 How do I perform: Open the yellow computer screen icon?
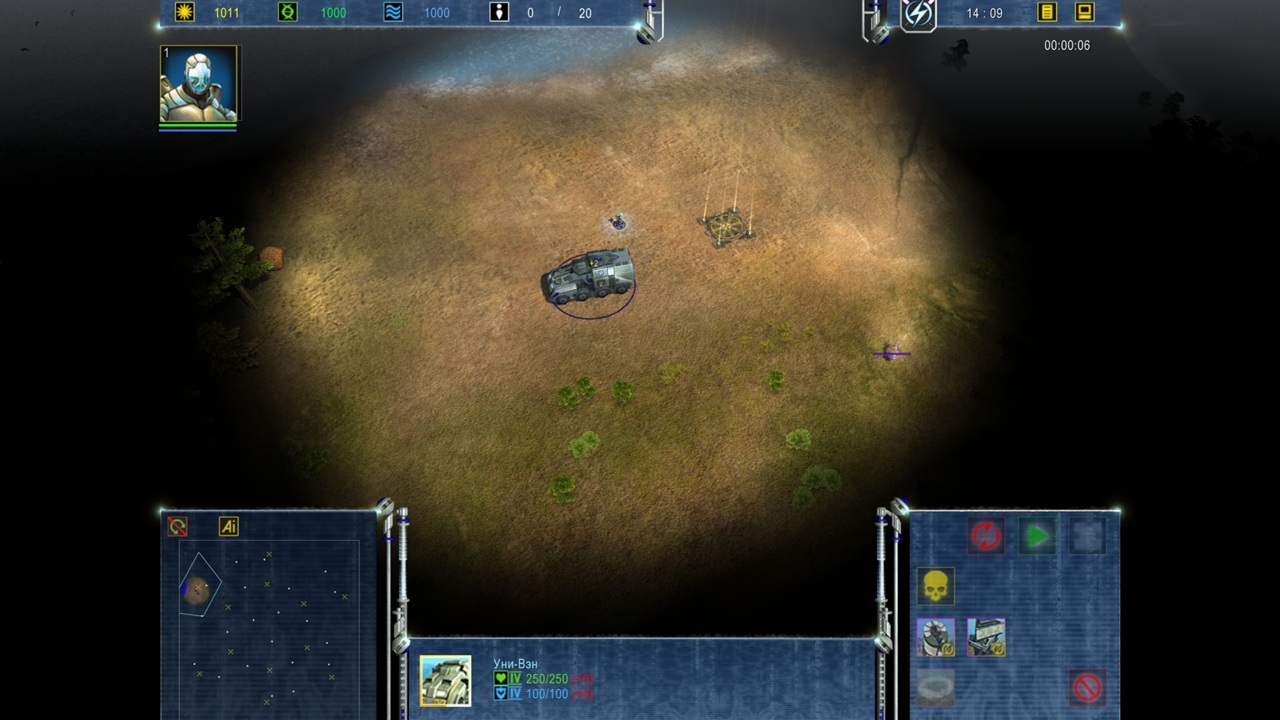tap(1083, 13)
